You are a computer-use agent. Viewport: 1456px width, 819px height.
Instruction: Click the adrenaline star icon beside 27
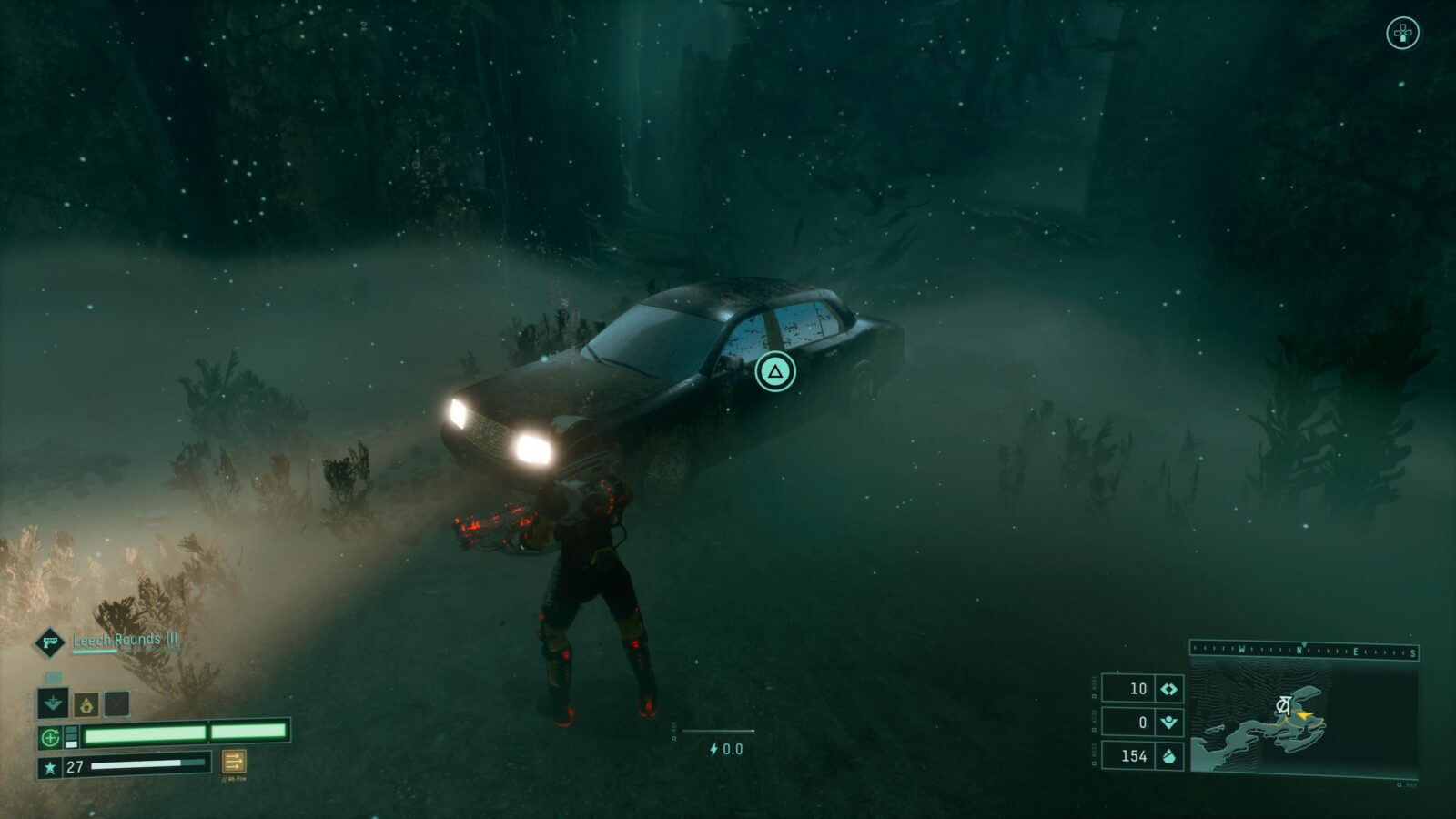click(x=50, y=767)
